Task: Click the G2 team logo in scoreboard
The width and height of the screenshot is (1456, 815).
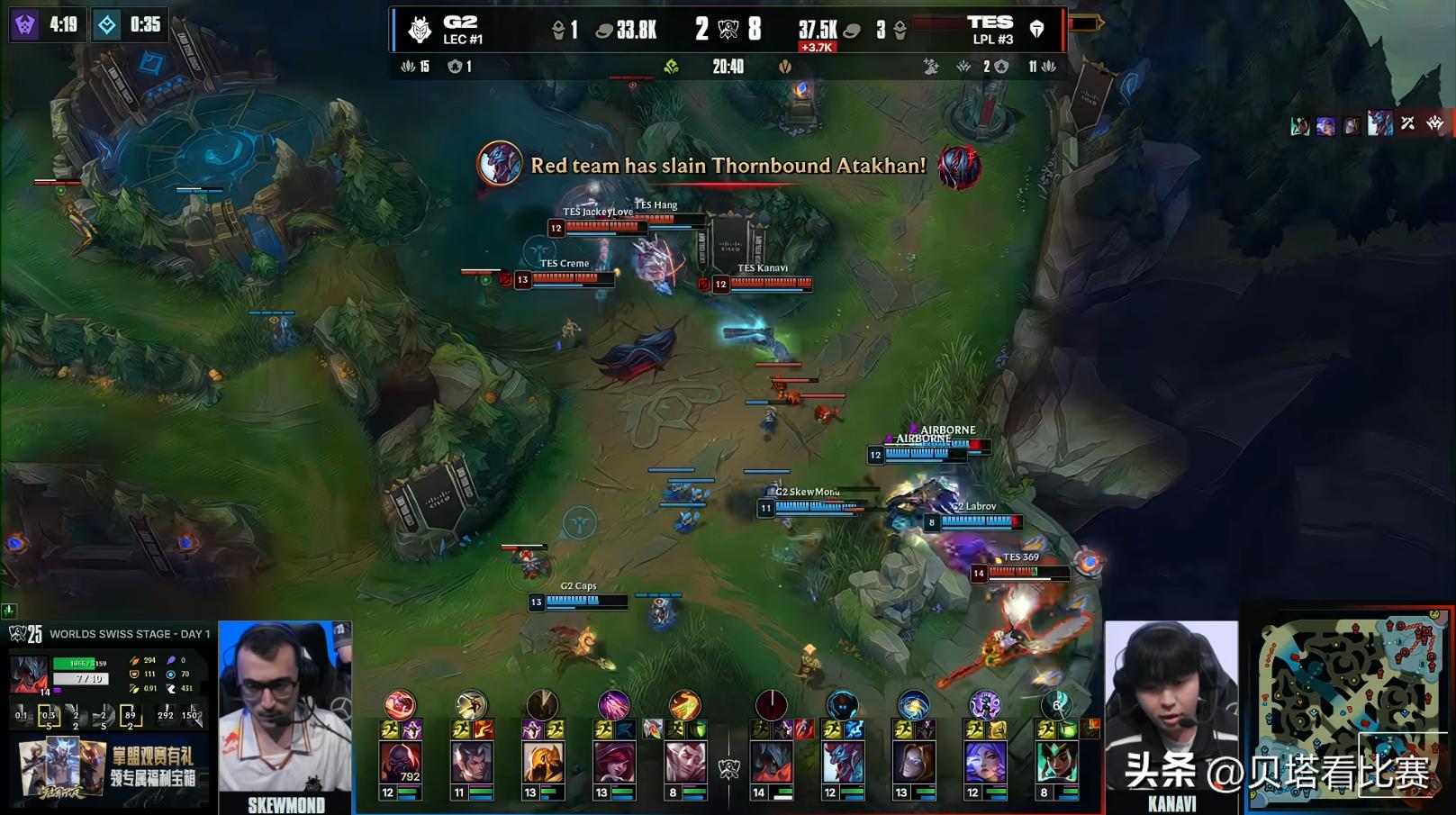Action: click(x=420, y=30)
